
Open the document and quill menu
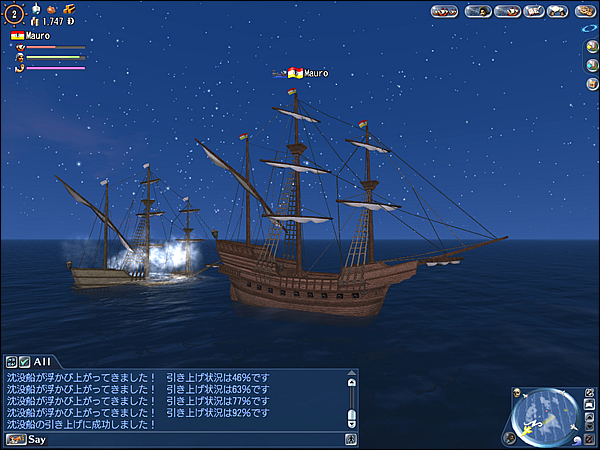[532, 12]
